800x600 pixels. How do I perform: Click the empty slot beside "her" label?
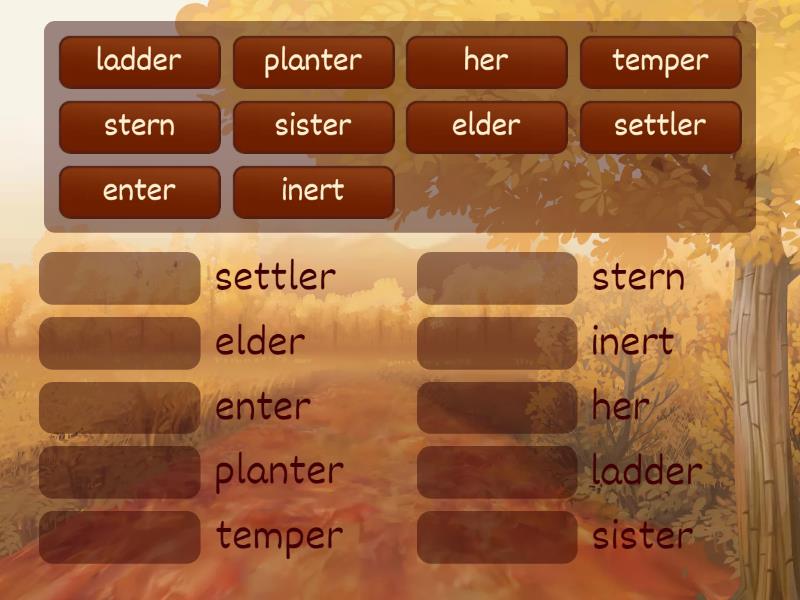pyautogui.click(x=497, y=408)
